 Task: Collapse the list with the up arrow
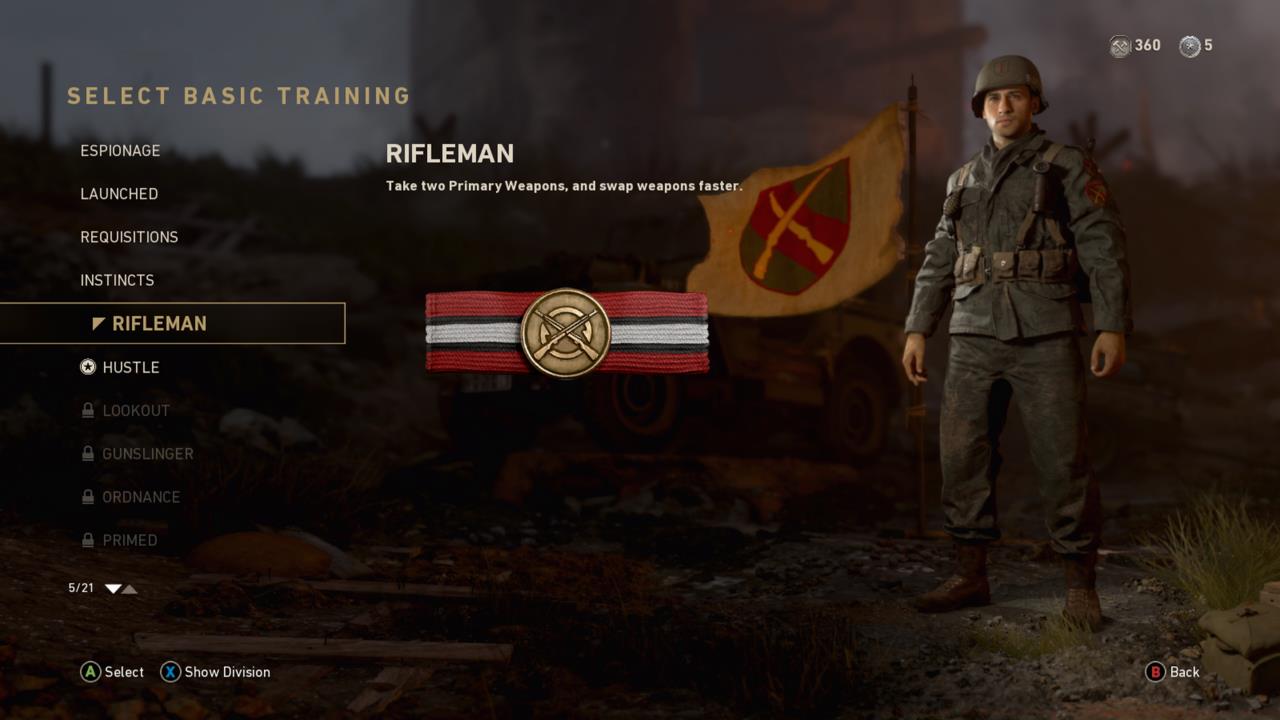129,589
